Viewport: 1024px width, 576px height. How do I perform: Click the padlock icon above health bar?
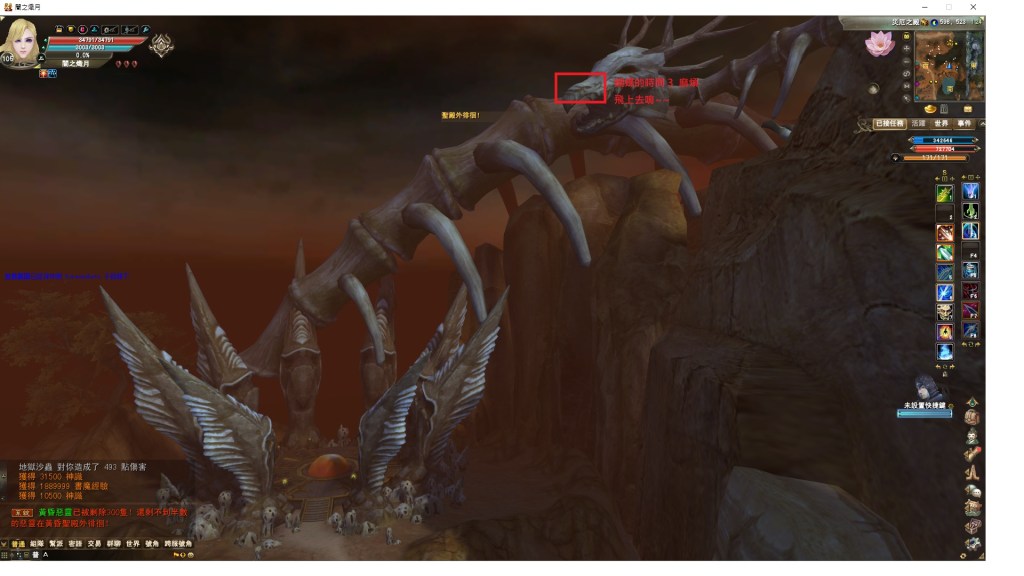pos(60,30)
